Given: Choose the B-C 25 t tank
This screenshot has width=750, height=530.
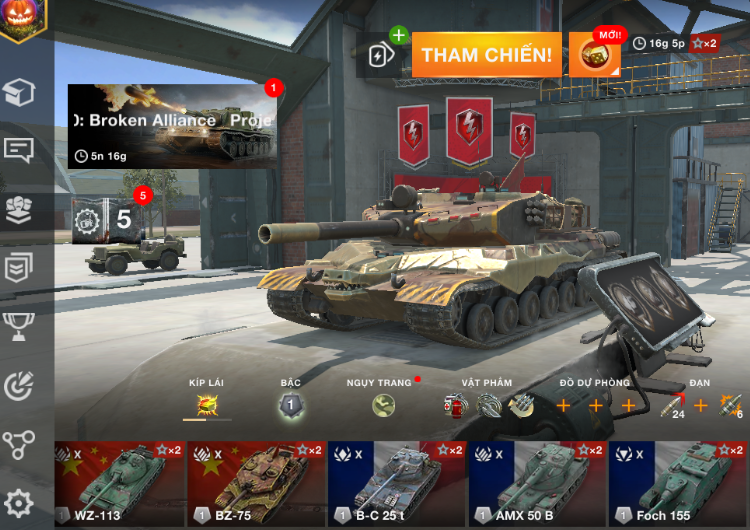Looking at the screenshot, I should [x=396, y=483].
